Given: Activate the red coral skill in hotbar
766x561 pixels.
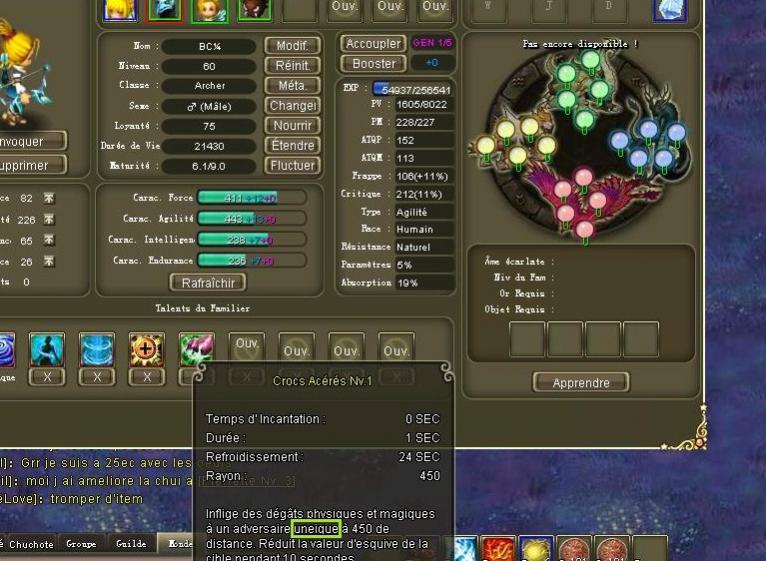Looking at the screenshot, I should tap(498, 549).
